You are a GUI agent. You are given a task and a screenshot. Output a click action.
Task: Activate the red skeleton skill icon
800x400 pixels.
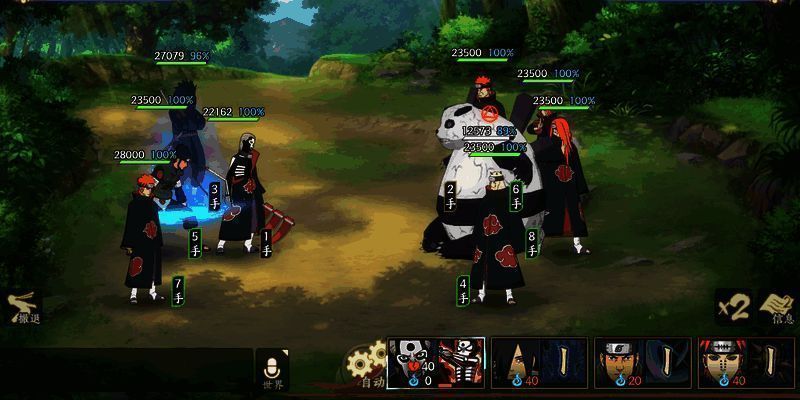[461, 361]
